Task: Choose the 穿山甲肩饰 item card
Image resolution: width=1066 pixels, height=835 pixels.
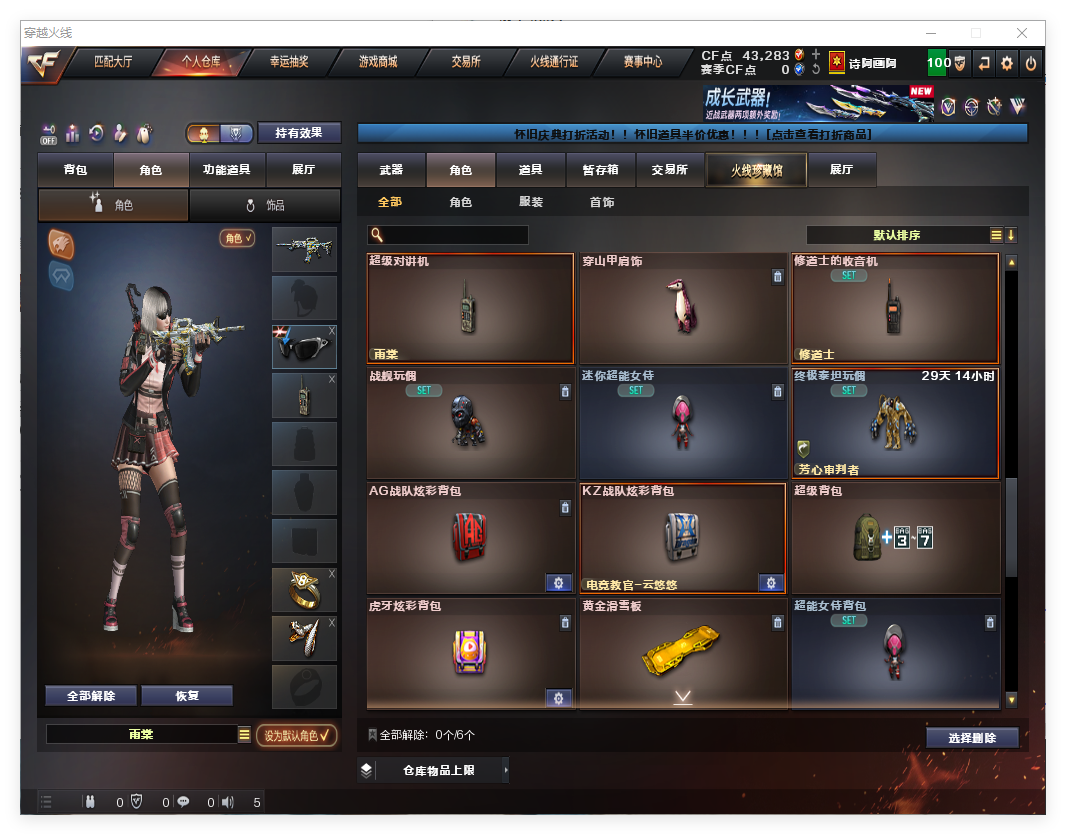Action: 683,308
